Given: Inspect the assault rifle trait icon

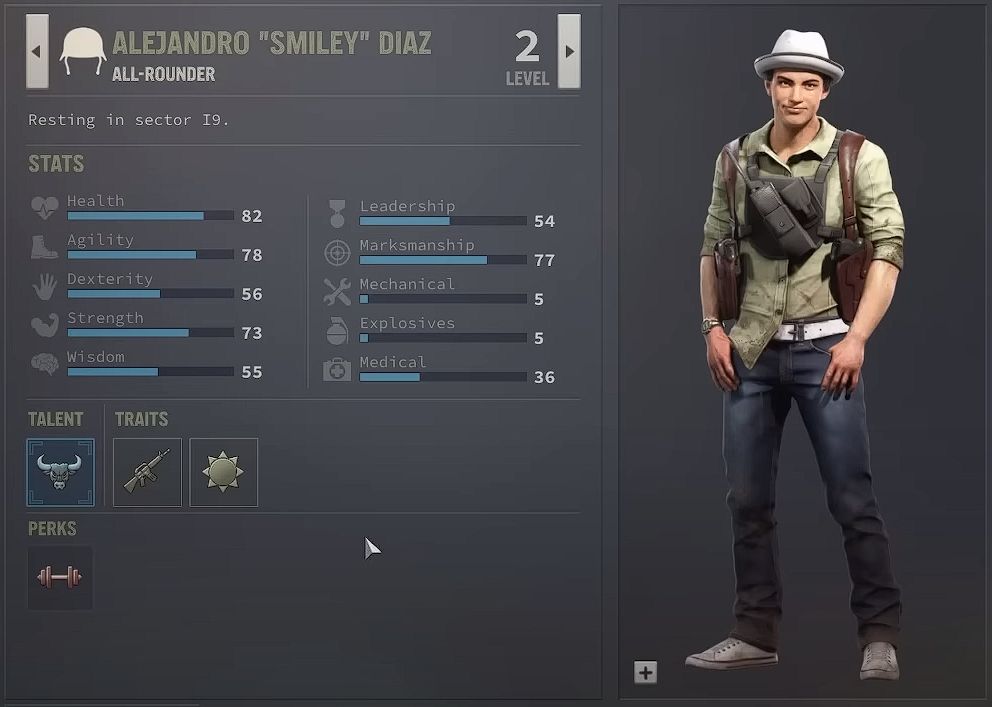Looking at the screenshot, I should 147,472.
